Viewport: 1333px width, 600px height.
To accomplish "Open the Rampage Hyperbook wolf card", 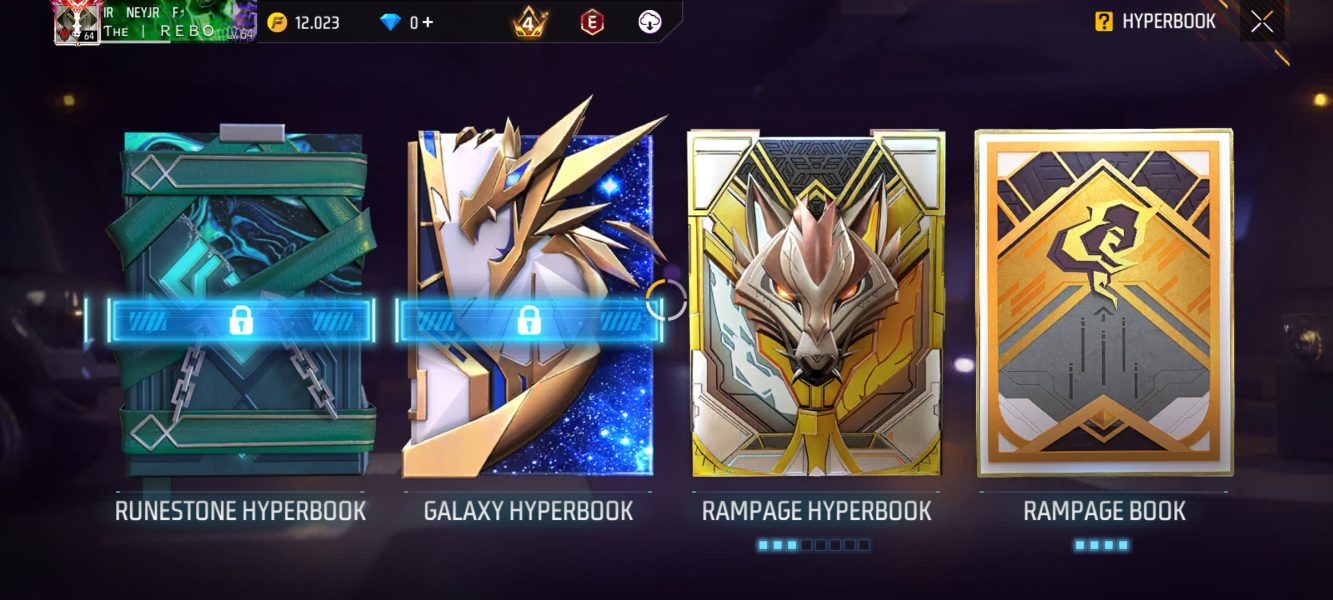I will 816,305.
